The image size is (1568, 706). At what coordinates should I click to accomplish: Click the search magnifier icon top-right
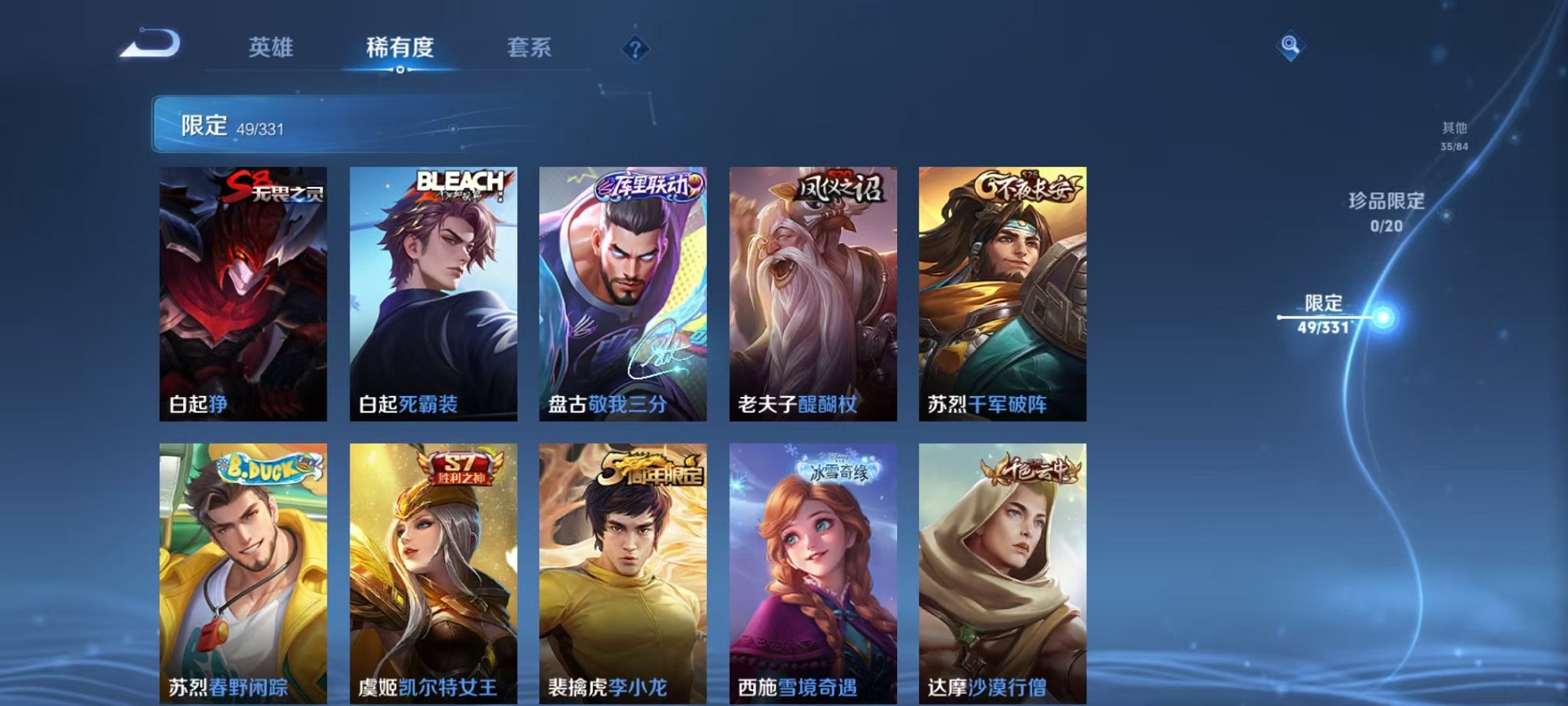pos(1291,45)
